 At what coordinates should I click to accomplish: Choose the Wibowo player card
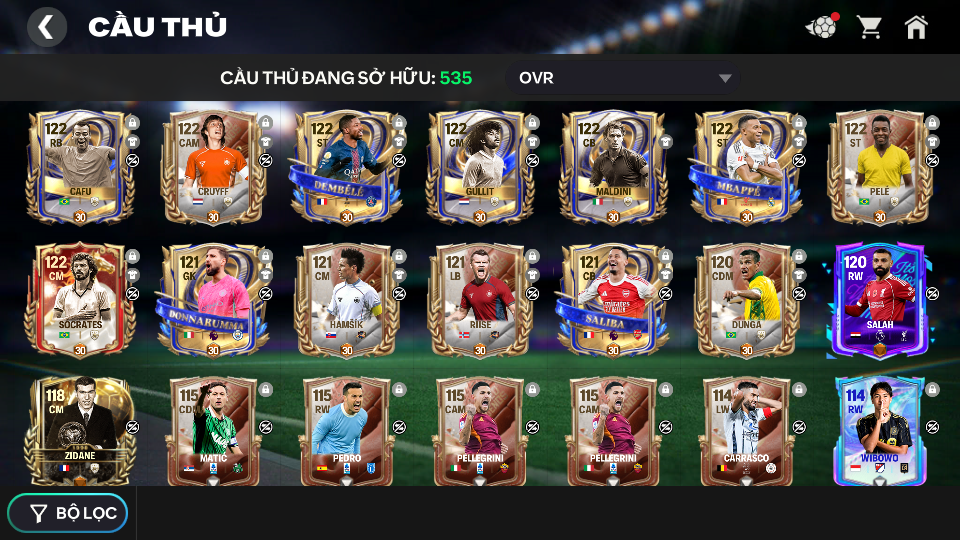(879, 430)
